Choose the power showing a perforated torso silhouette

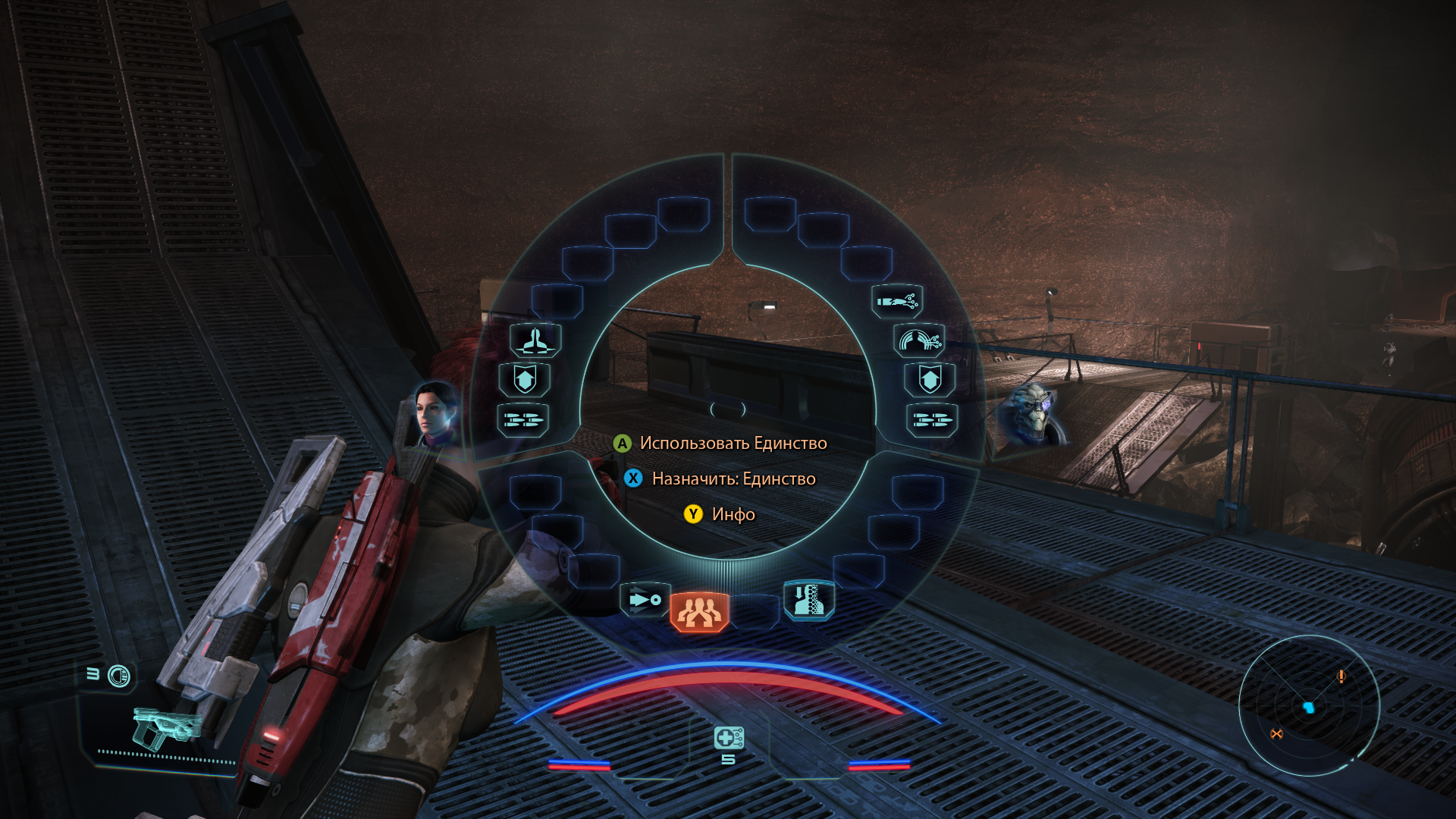click(808, 600)
